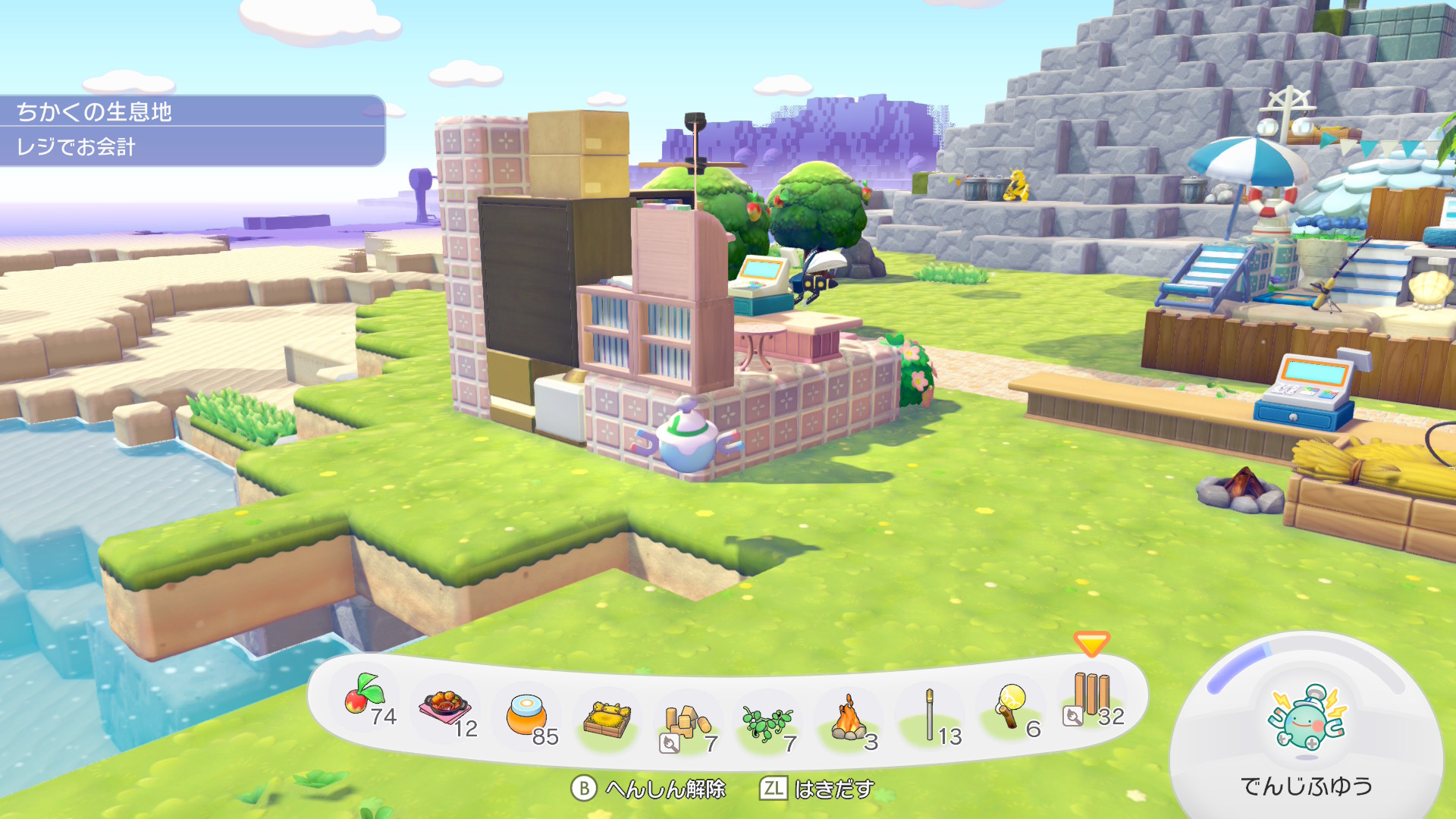Choose the wooden planks item slot
Viewport: 1456px width, 819px height.
pos(1092,696)
